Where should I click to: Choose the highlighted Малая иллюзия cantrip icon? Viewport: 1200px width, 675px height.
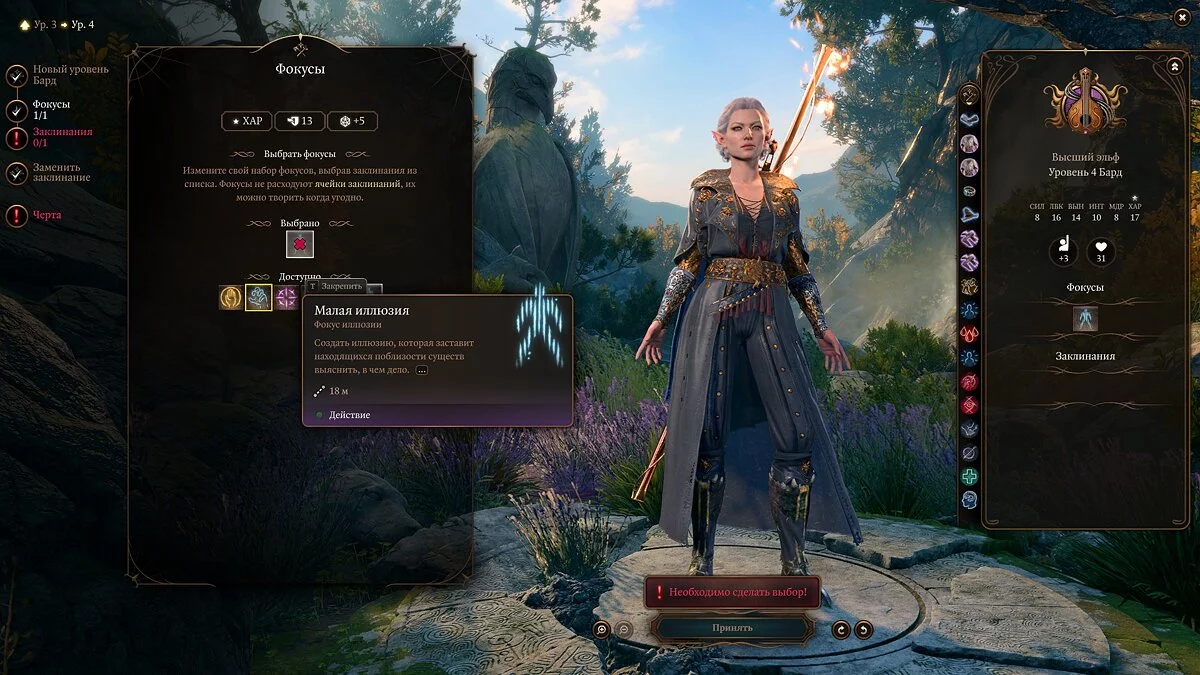click(x=259, y=297)
